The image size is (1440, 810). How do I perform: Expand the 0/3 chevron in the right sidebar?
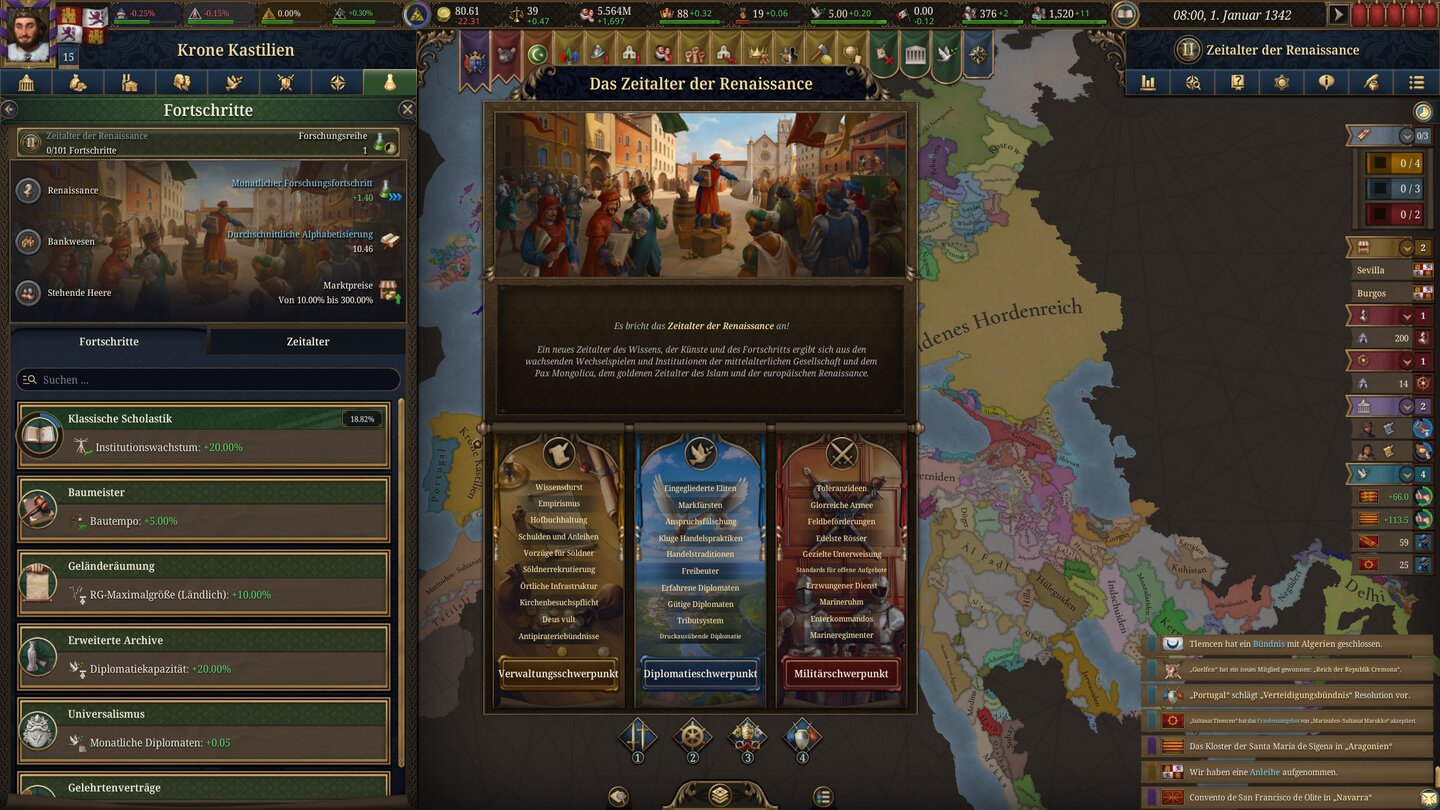(1406, 134)
